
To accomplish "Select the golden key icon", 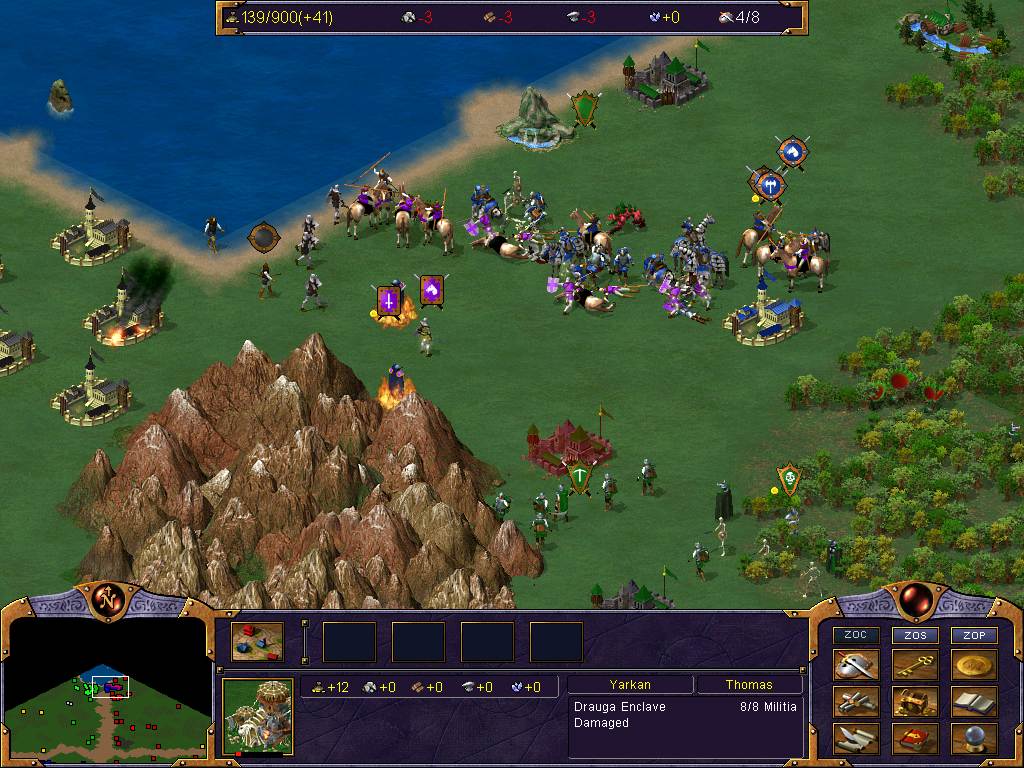I will tap(915, 666).
